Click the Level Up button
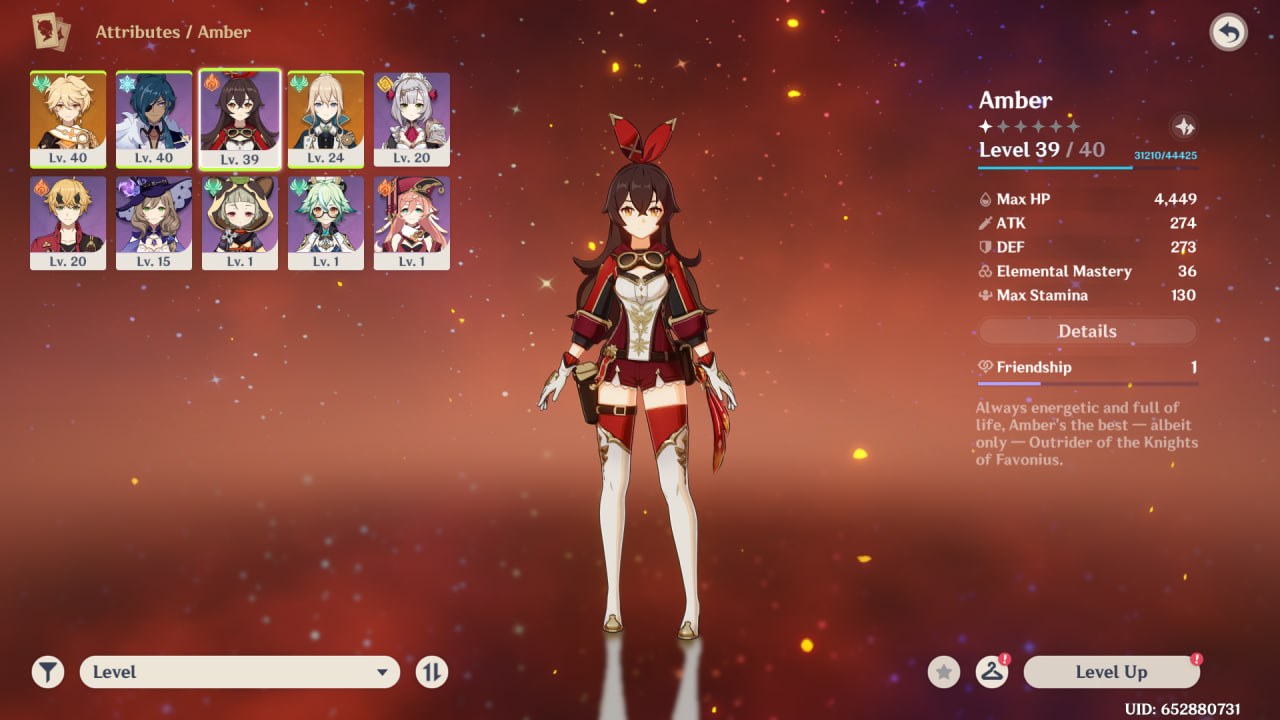This screenshot has width=1280, height=720. tap(1111, 672)
